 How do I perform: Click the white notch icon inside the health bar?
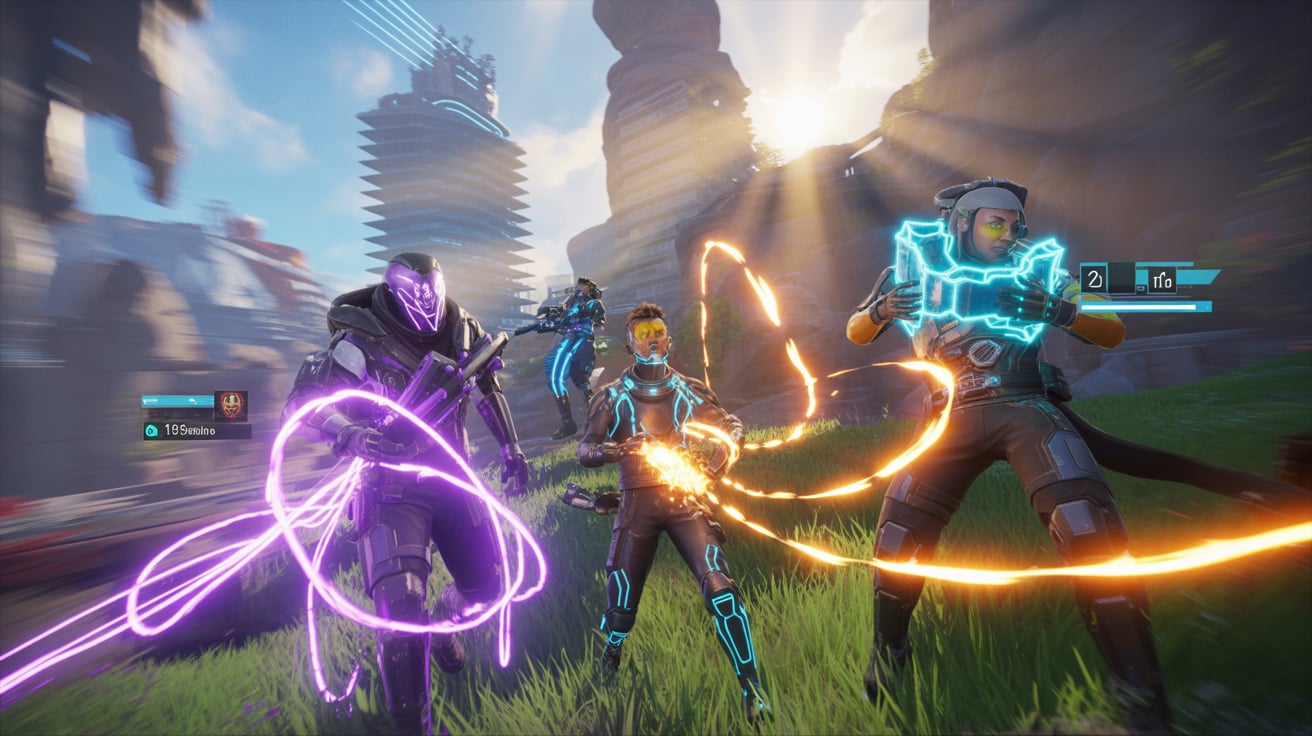click(193, 401)
